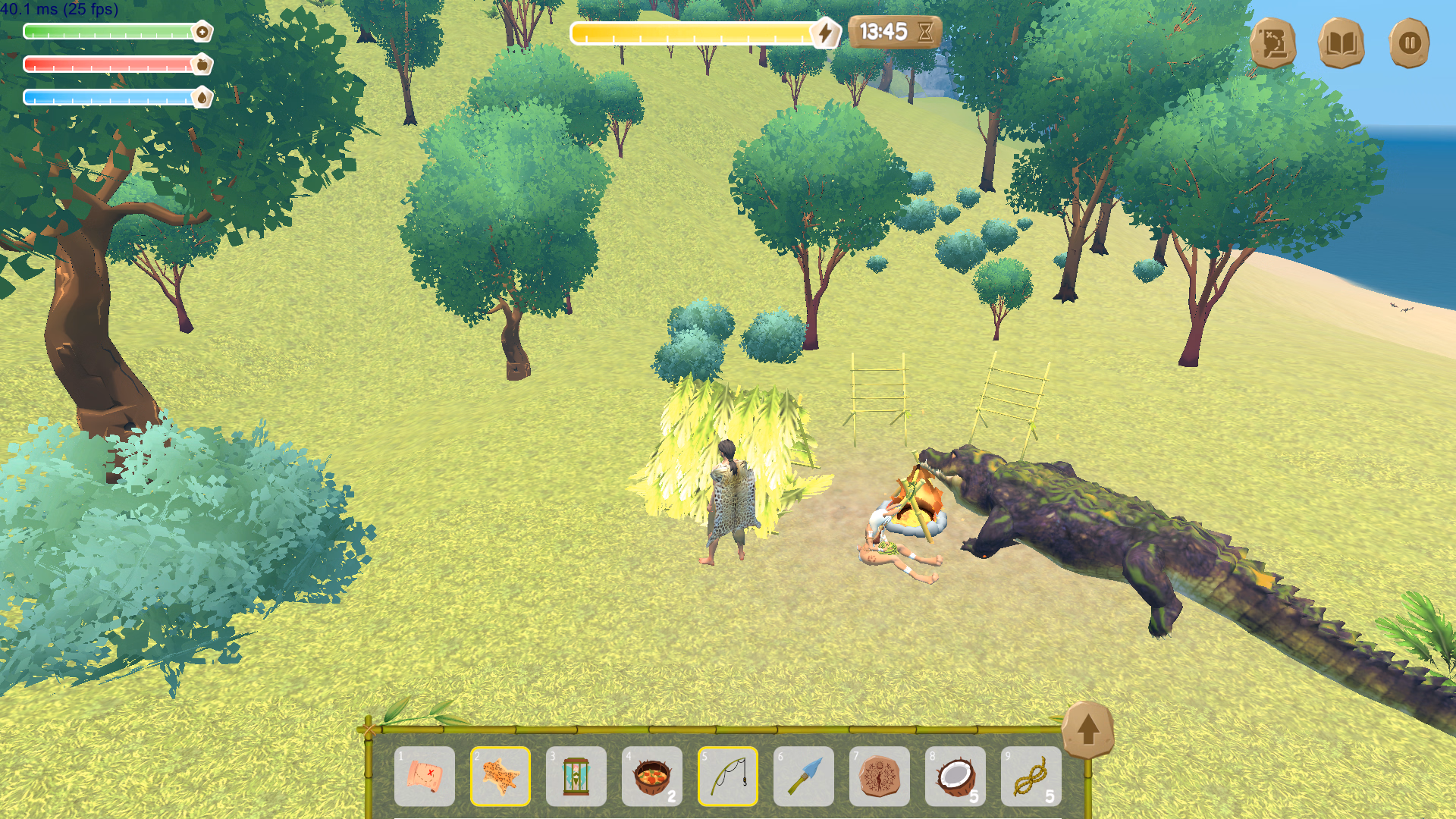
Task: Pick the coconut halves slot
Action: click(955, 776)
